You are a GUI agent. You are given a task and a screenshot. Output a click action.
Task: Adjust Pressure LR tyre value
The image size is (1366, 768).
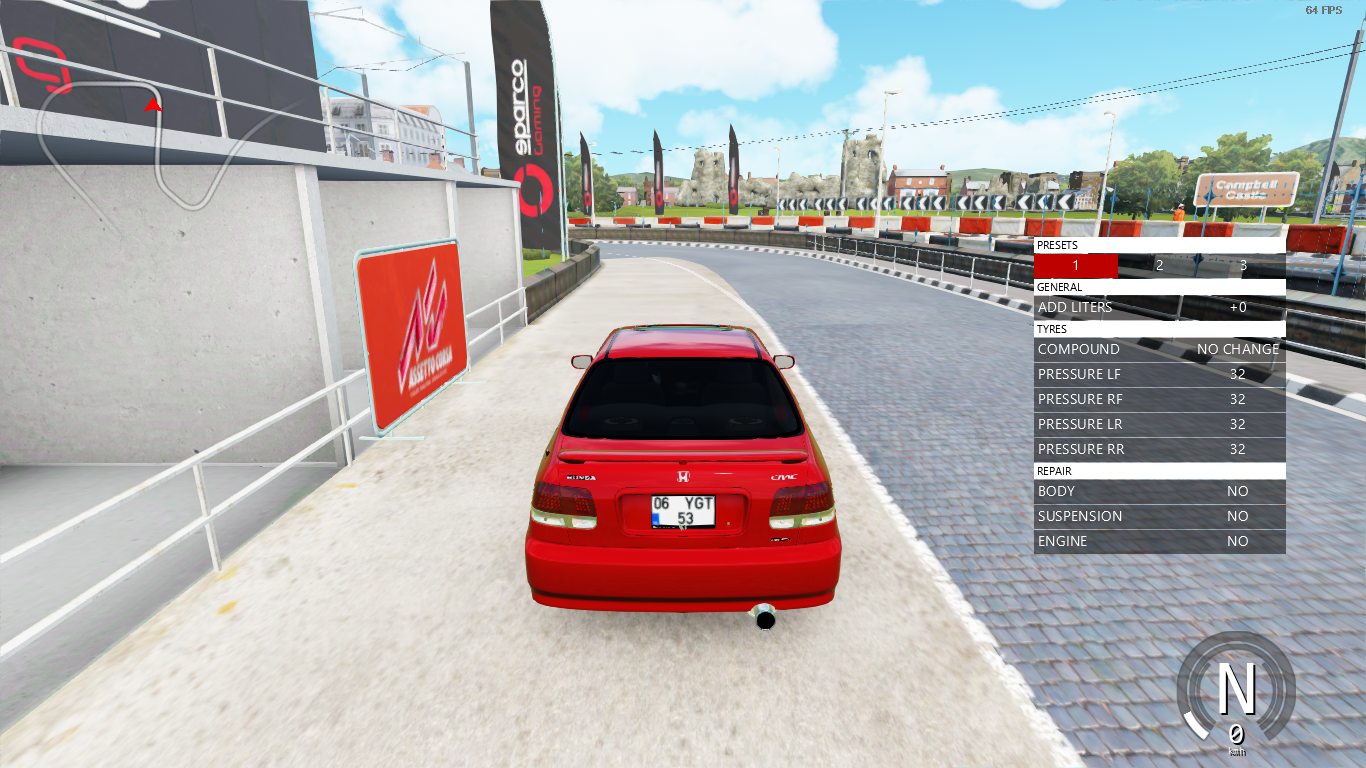(x=1159, y=425)
